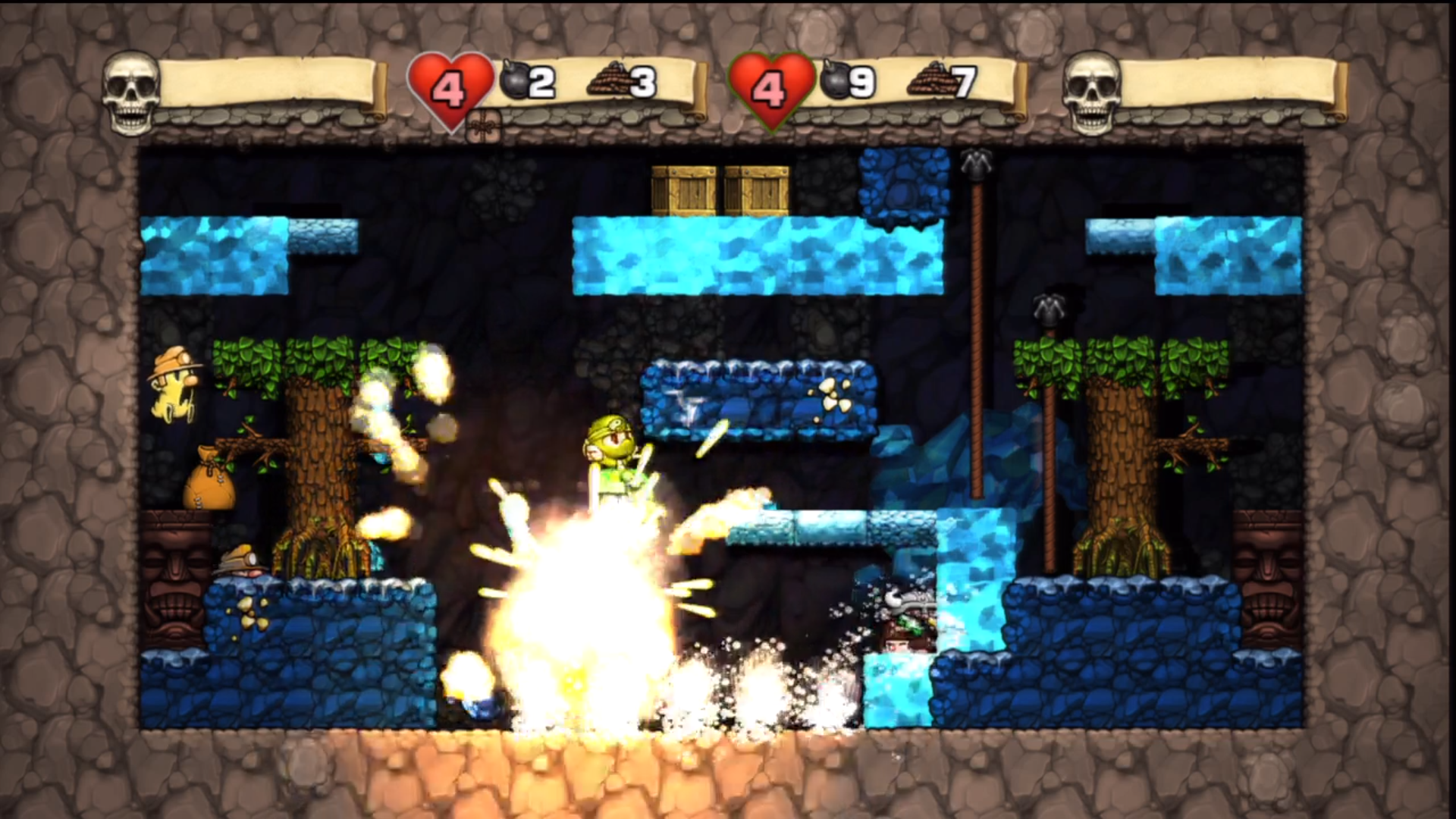Click the small crate icon below the heart

click(x=483, y=126)
